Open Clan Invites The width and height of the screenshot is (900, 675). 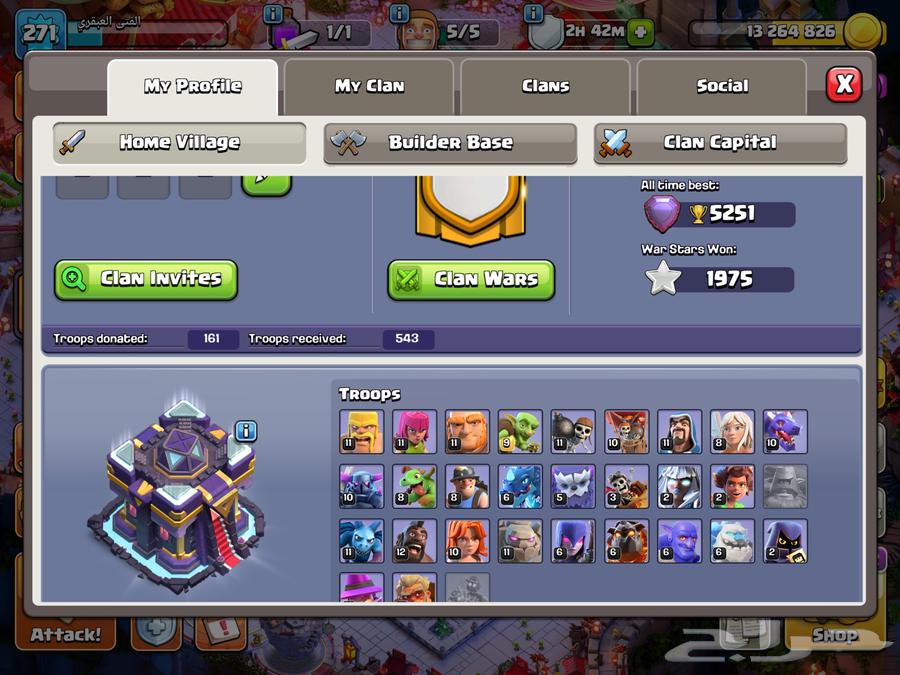pyautogui.click(x=146, y=279)
